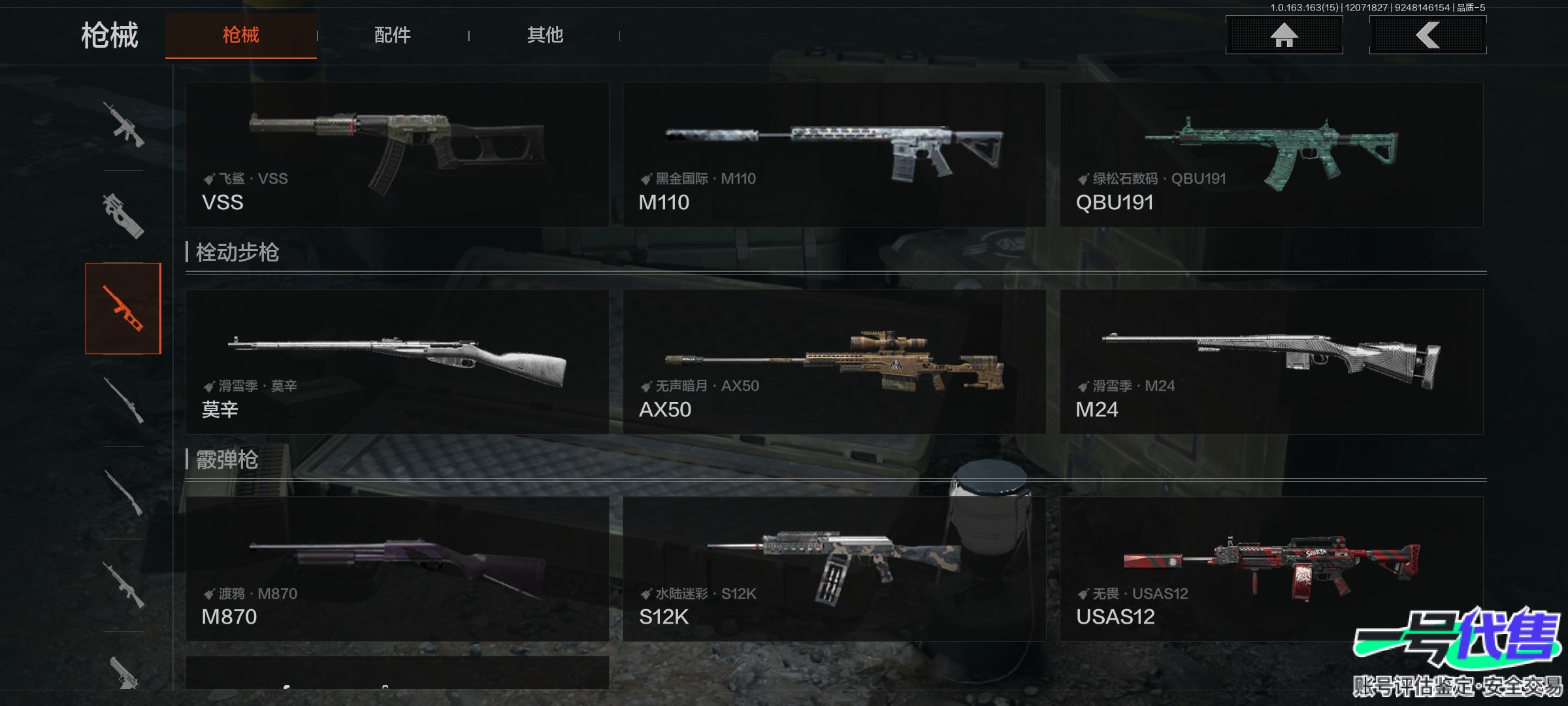Choose the S12K shotgun card
Screen dimensions: 1568x706
[834, 569]
